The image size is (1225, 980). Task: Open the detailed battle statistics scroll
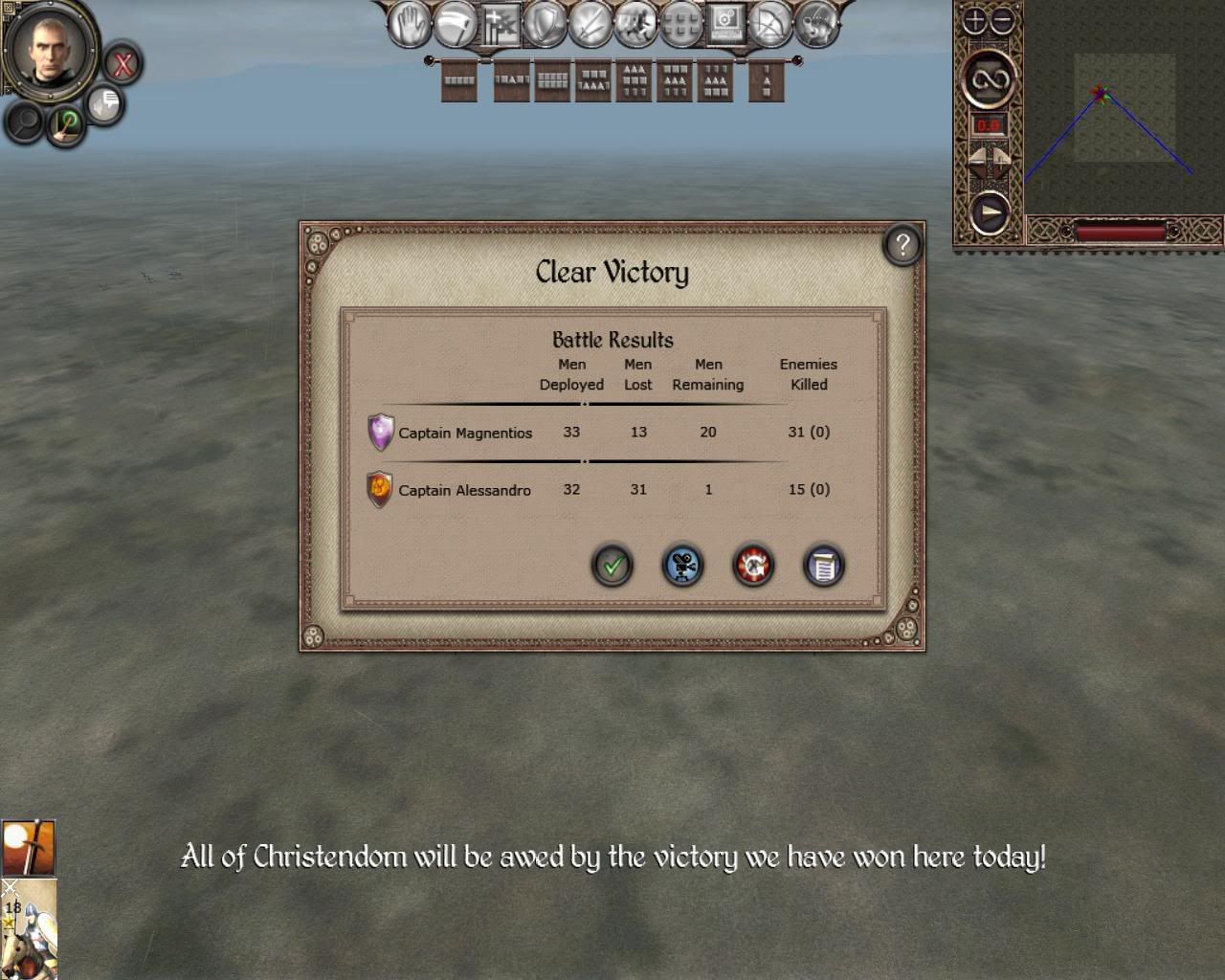pos(823,566)
